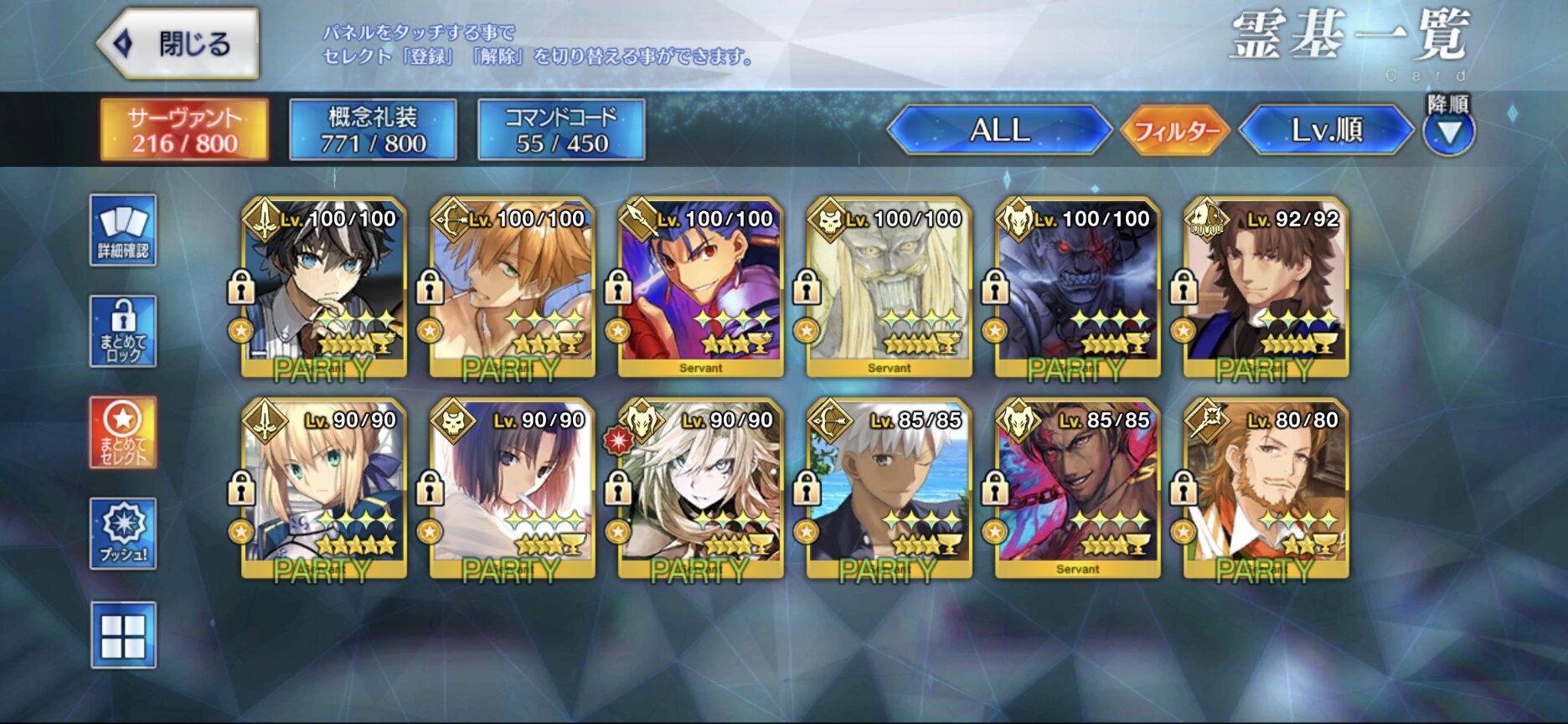Toggle the 降順 descending arrow
Viewport: 1568px width, 724px height.
(1449, 132)
